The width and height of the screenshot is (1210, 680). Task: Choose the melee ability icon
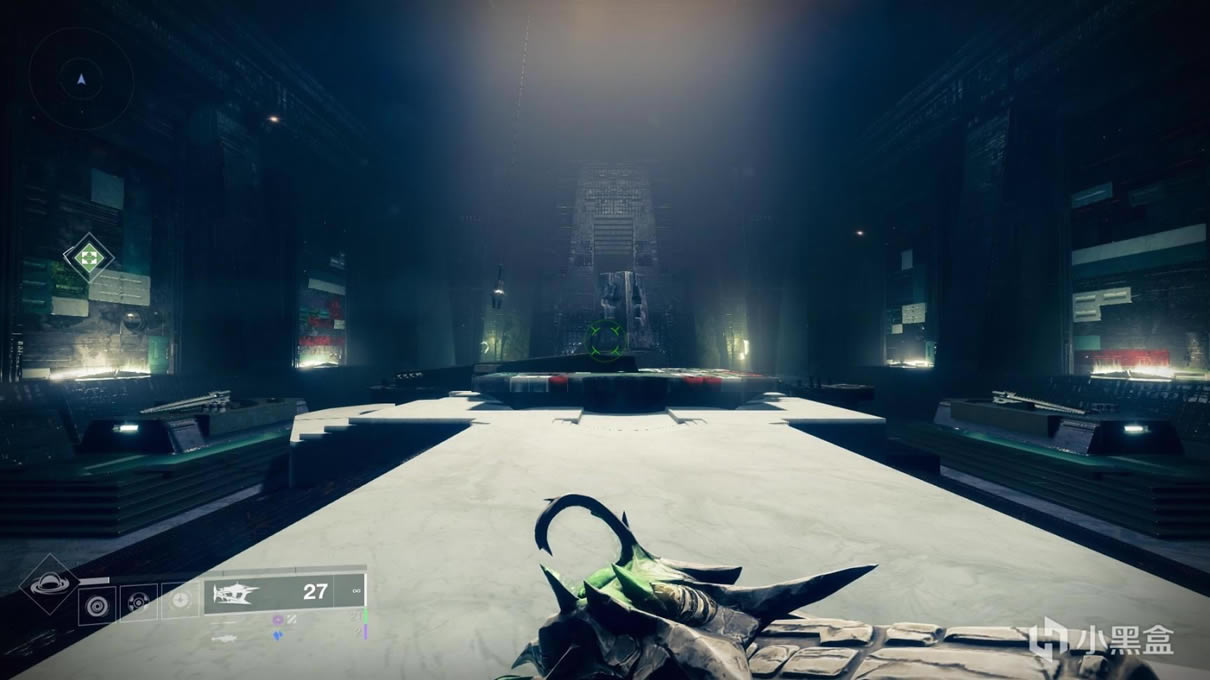coord(139,602)
